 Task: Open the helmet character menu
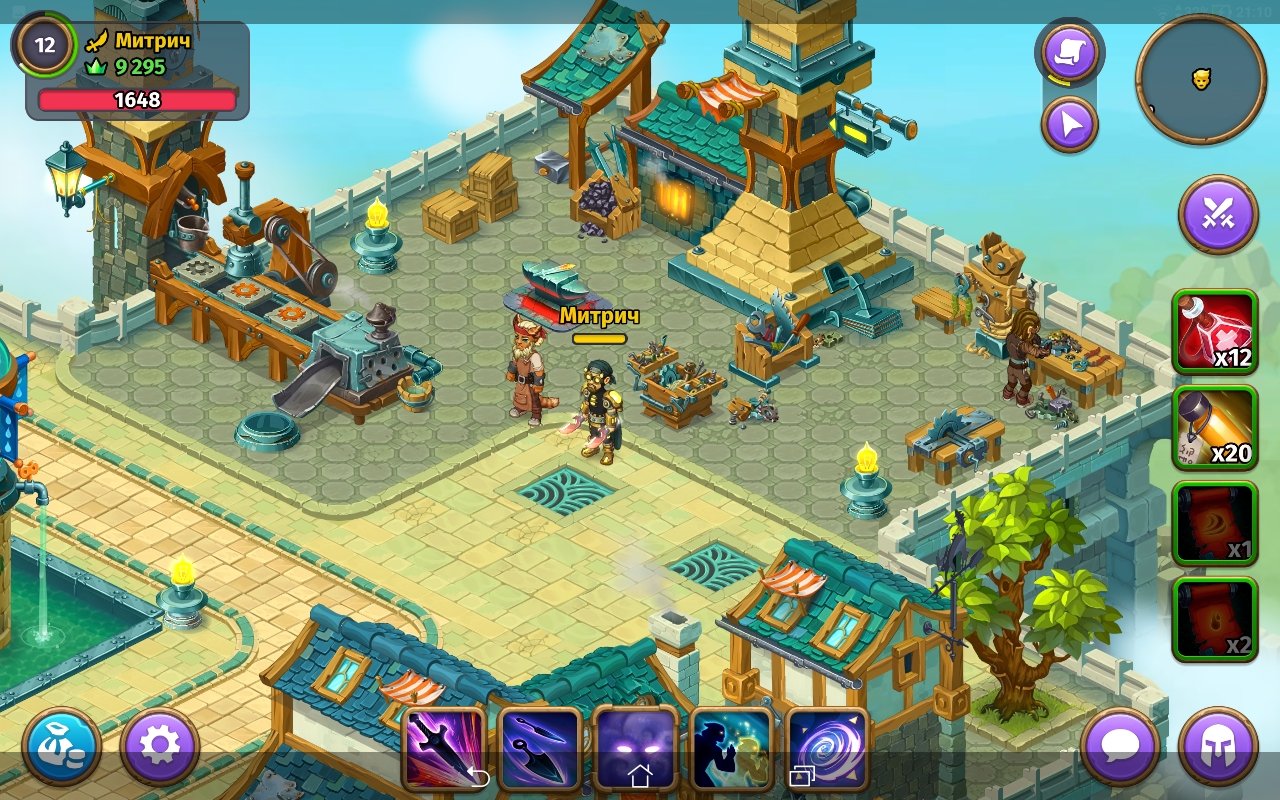point(1218,747)
